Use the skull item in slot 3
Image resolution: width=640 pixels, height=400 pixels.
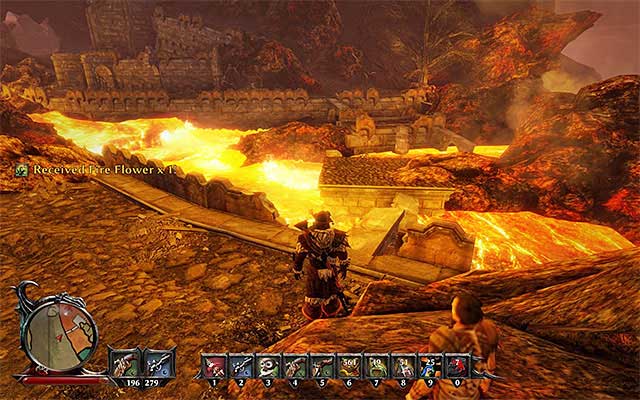[269, 365]
